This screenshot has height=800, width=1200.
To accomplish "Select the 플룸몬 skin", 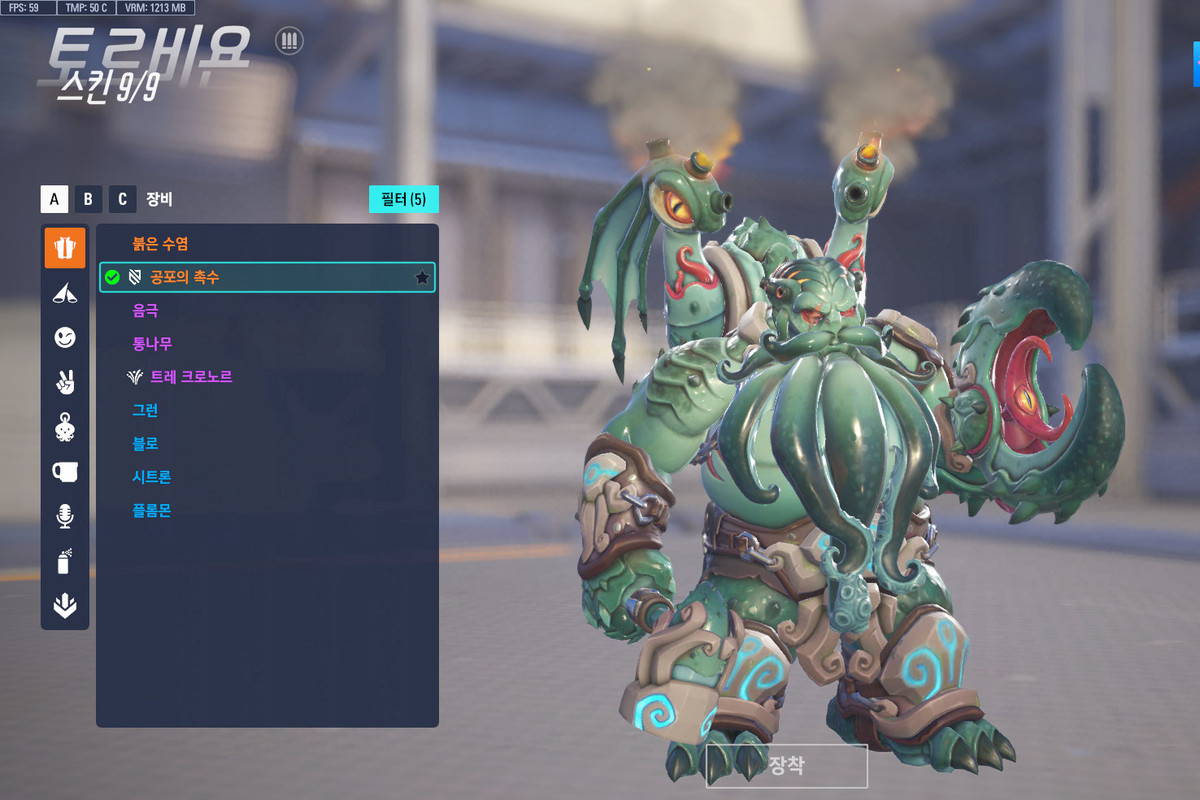I will [x=152, y=511].
